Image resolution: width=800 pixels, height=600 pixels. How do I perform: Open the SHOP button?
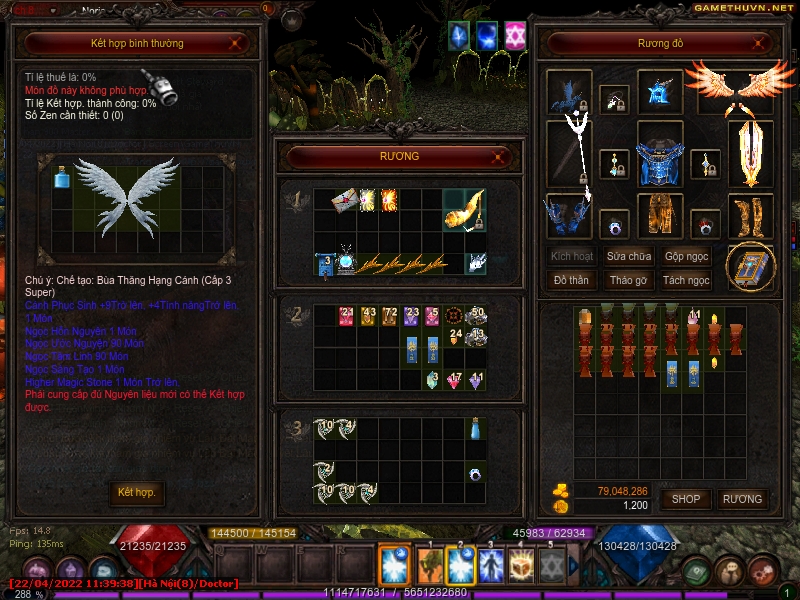[686, 499]
